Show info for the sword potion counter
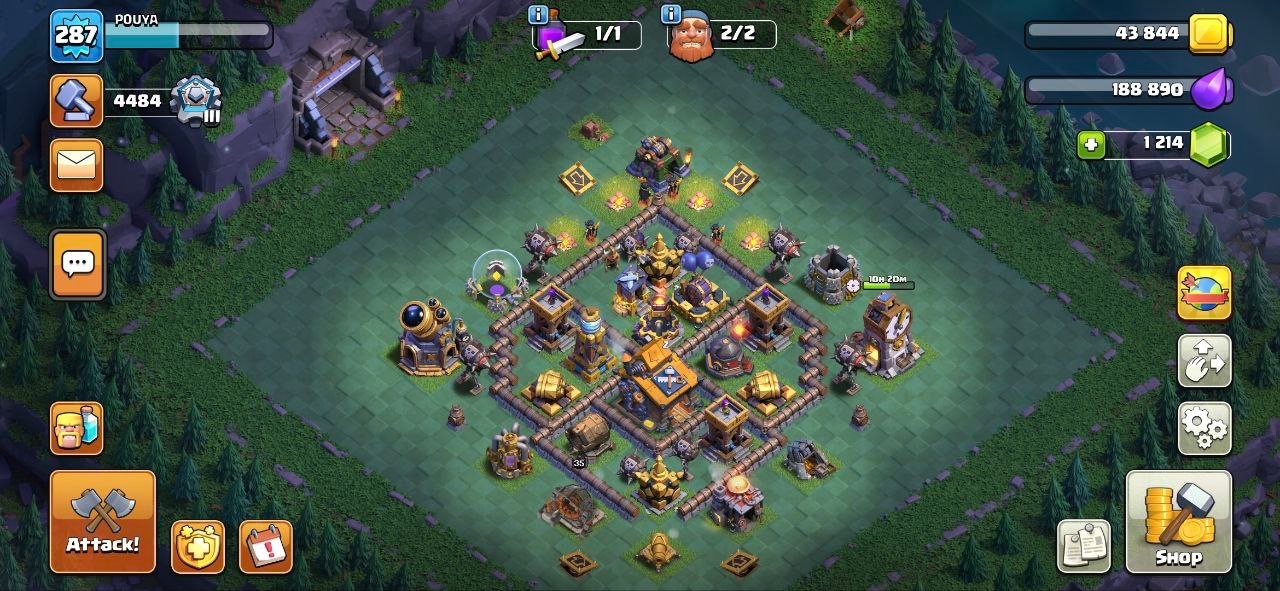Viewport: 1280px width, 591px height. tap(537, 15)
